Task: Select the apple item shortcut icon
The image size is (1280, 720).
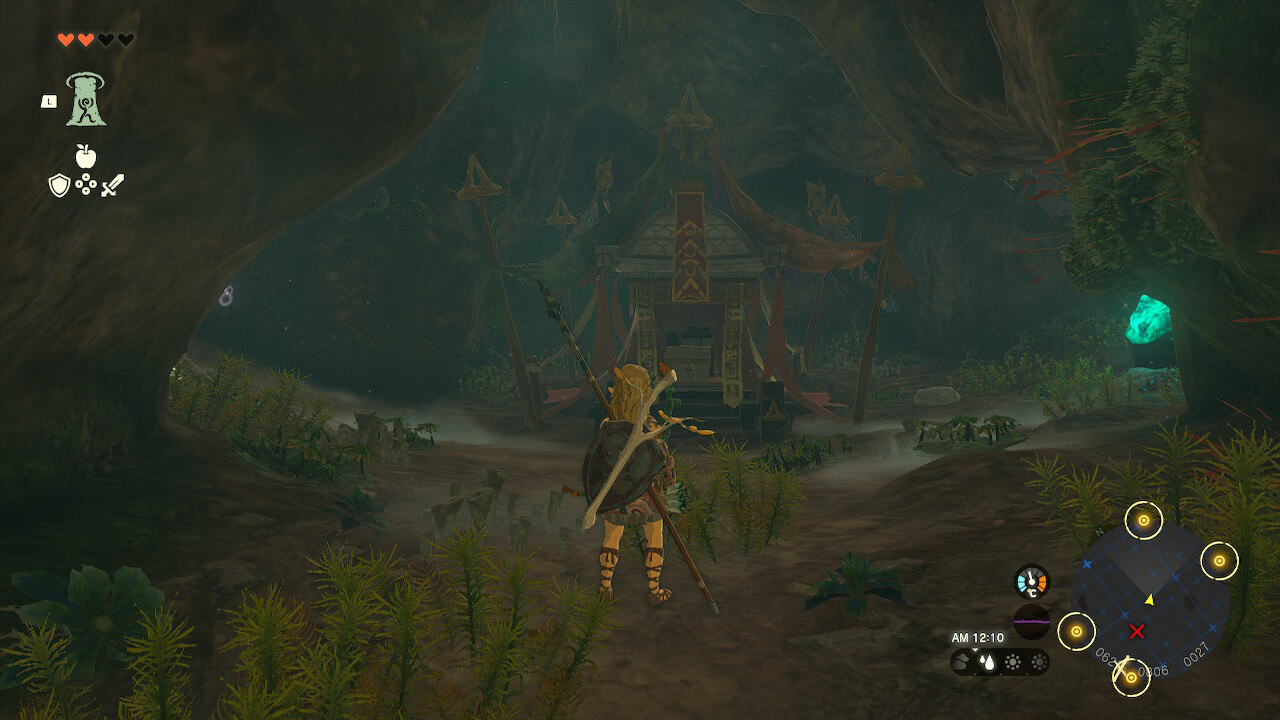Action: (86, 156)
